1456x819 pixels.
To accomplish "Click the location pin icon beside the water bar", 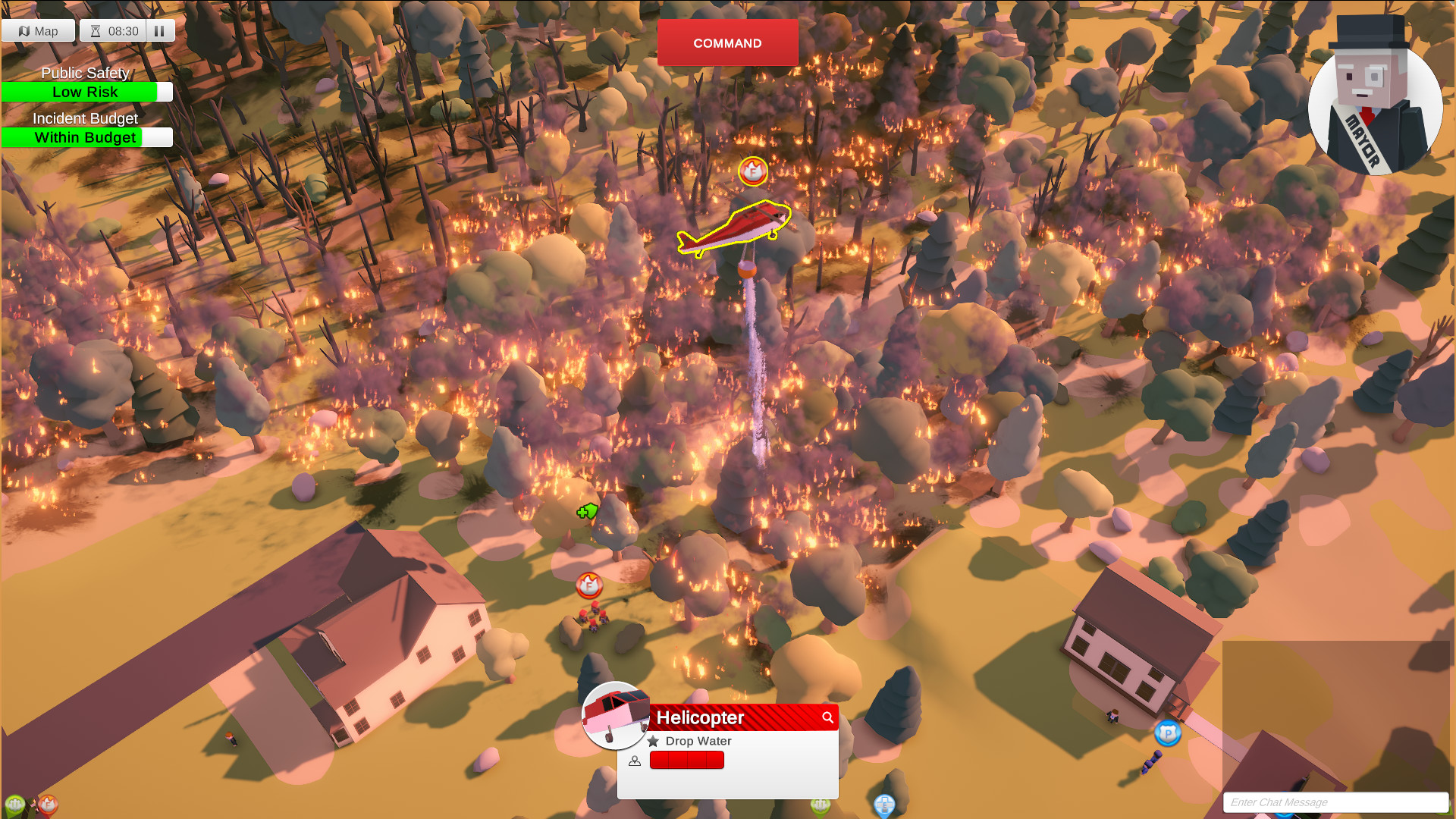I will pyautogui.click(x=635, y=761).
